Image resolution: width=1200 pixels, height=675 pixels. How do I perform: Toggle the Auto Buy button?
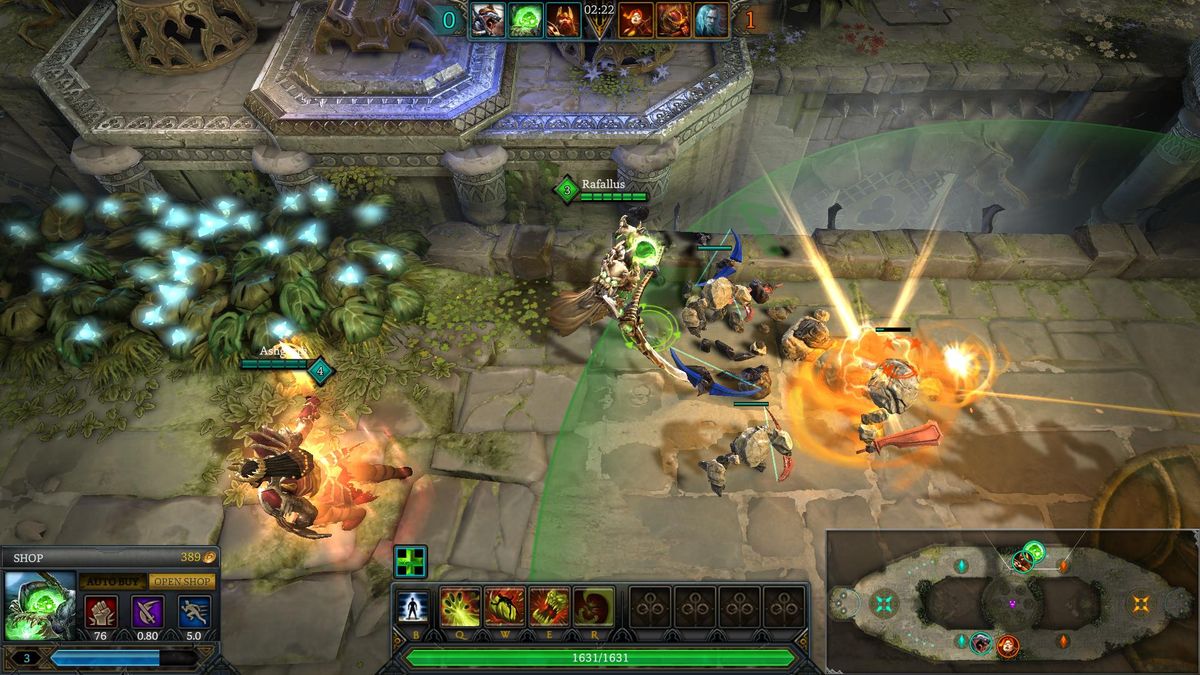pos(113,581)
